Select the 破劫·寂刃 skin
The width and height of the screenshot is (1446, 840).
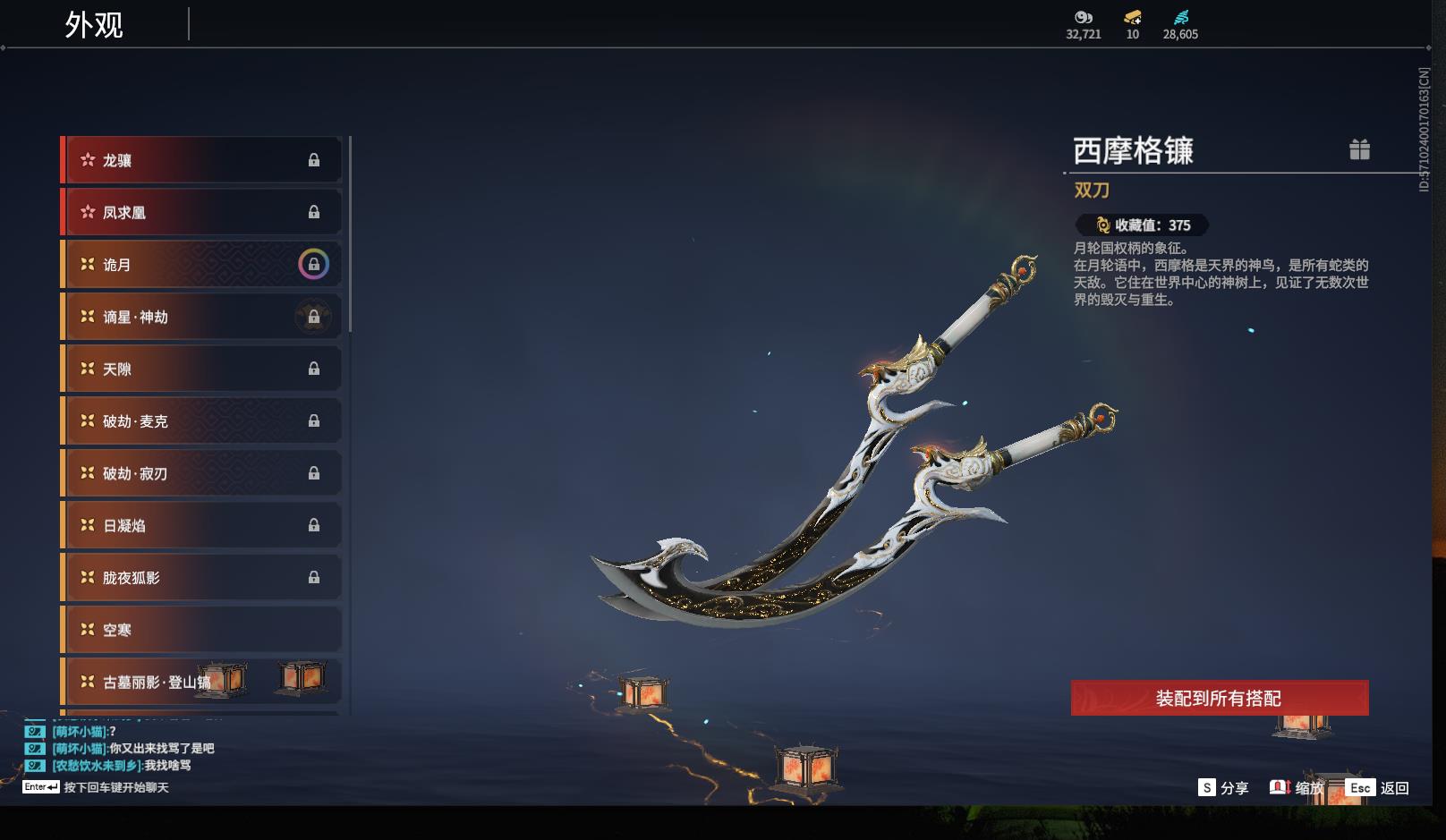click(x=201, y=473)
